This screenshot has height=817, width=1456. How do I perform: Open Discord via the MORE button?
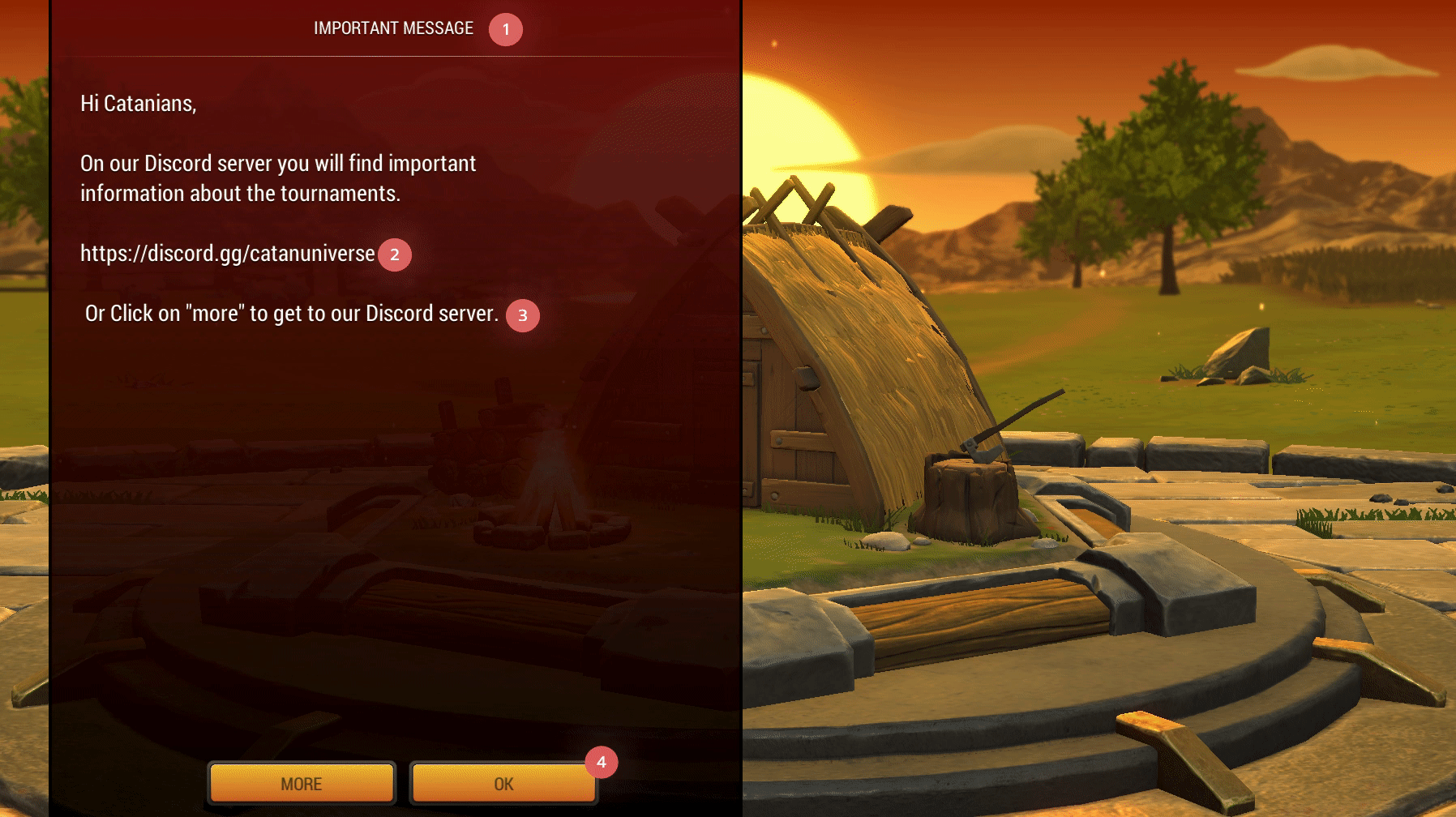tap(302, 783)
